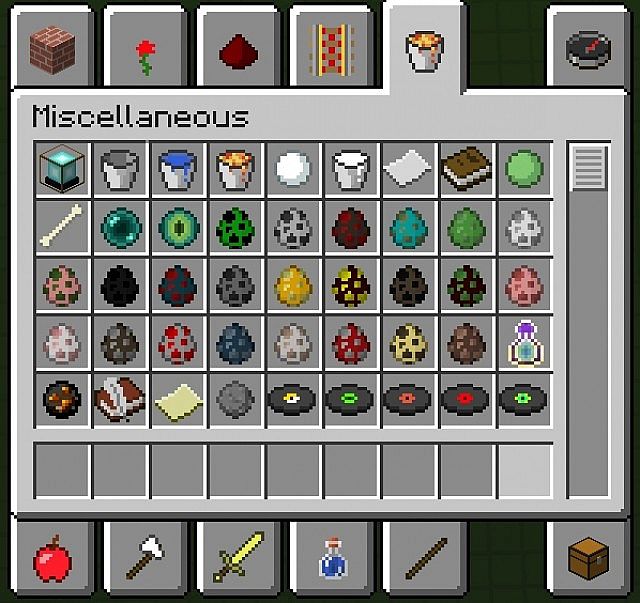Switch to the stick Materials tab

[425, 558]
